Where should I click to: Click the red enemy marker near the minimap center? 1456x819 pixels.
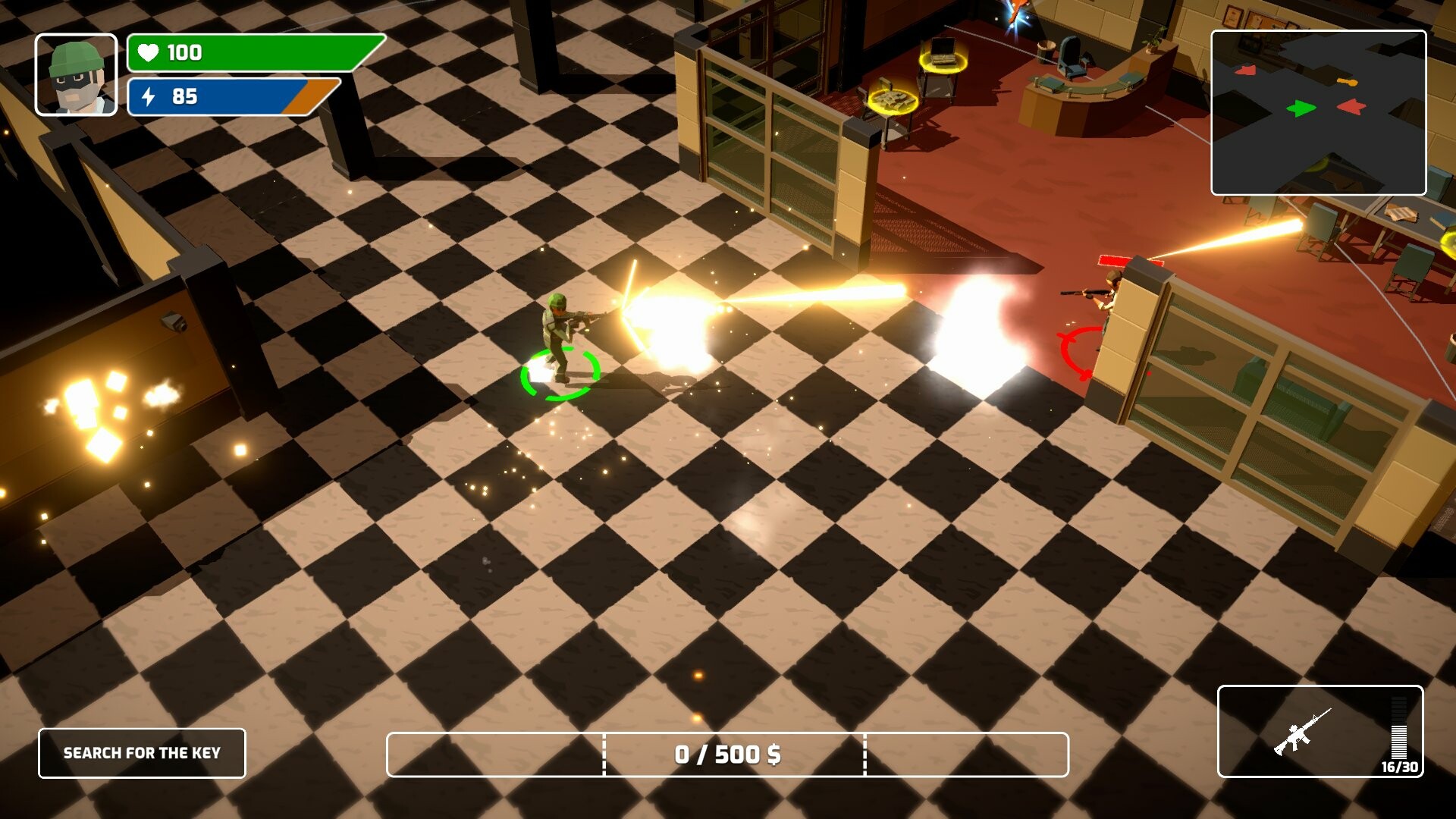1351,108
